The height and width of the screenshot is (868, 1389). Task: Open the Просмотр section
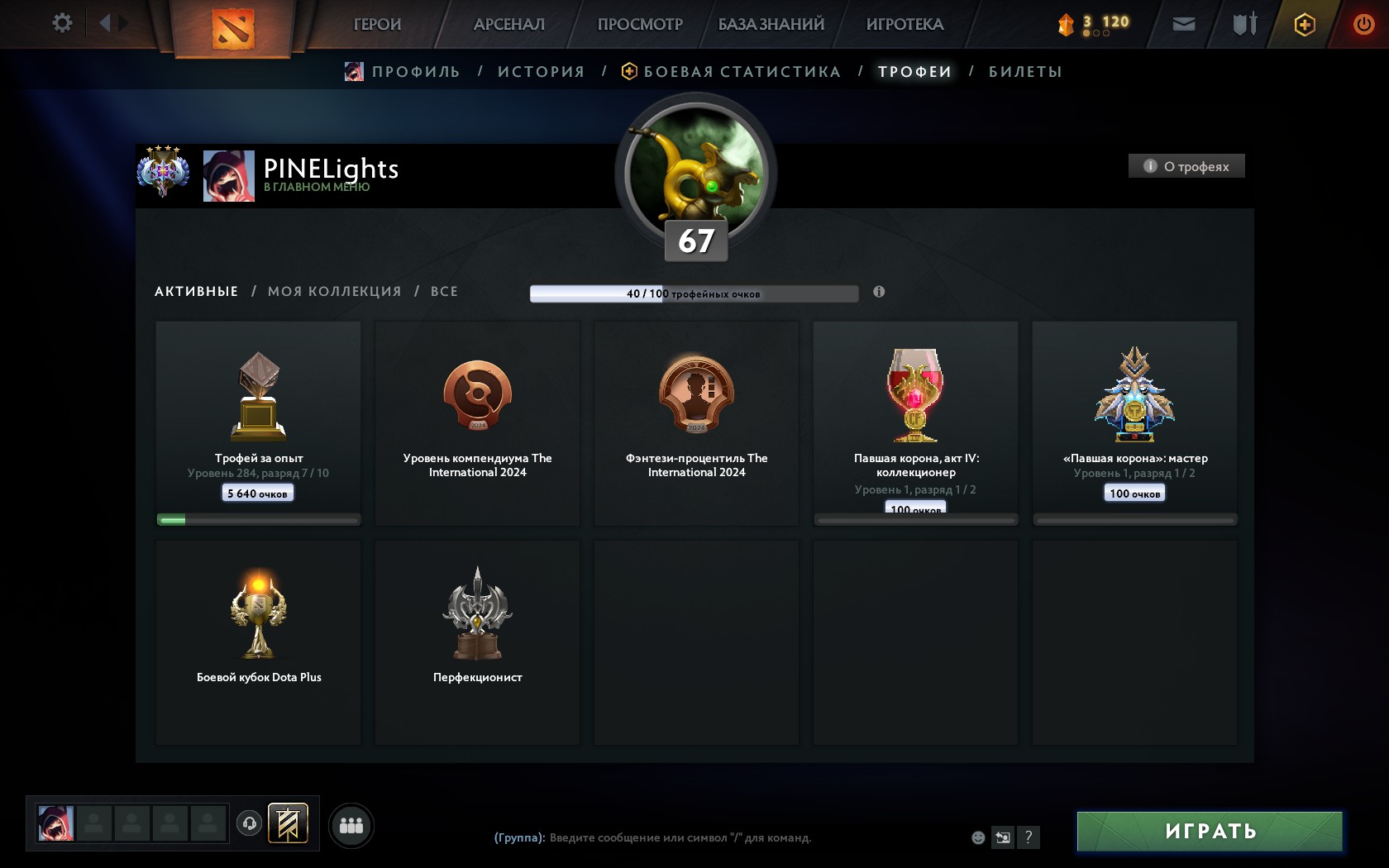tap(640, 25)
